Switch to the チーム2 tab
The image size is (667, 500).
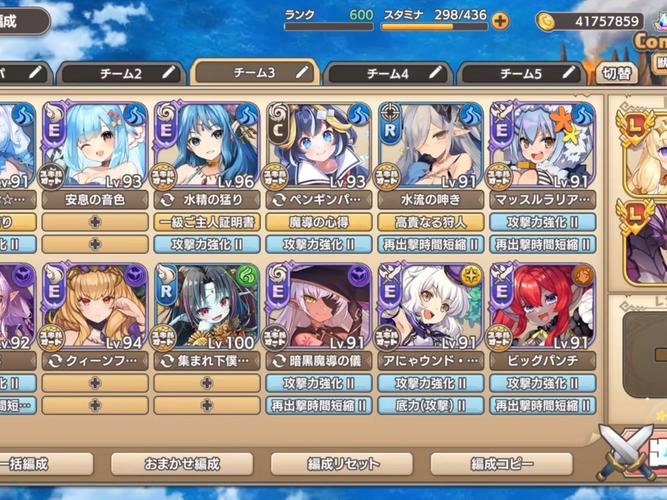pyautogui.click(x=120, y=73)
